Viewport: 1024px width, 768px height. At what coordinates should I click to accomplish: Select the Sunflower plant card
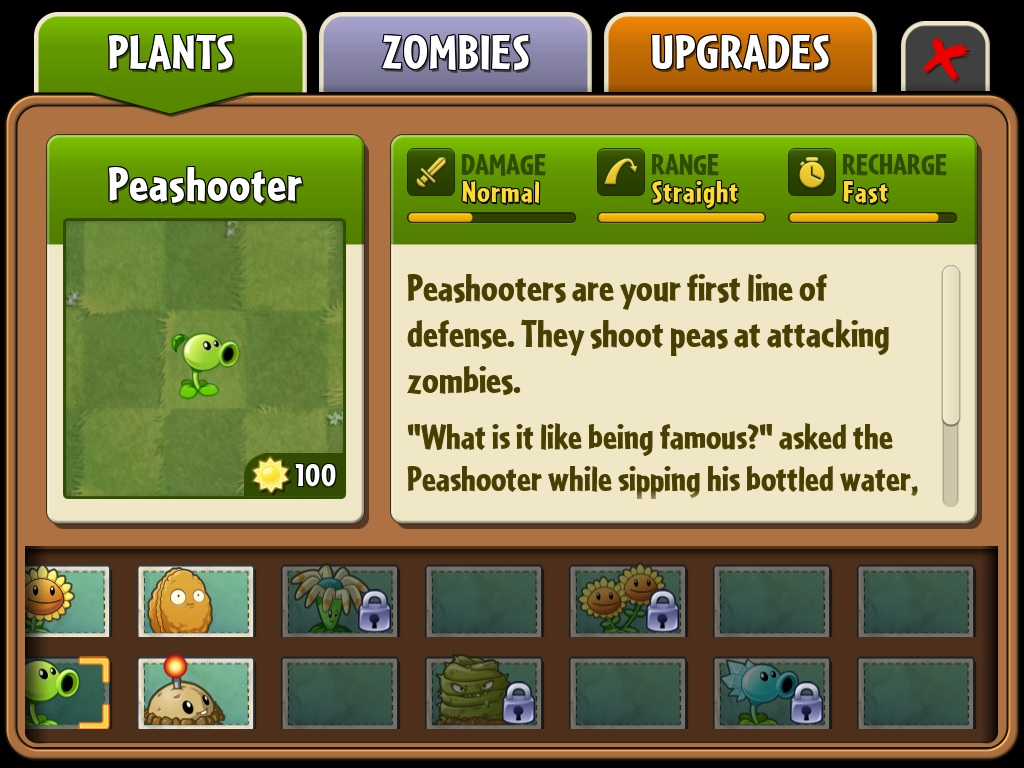(66, 601)
